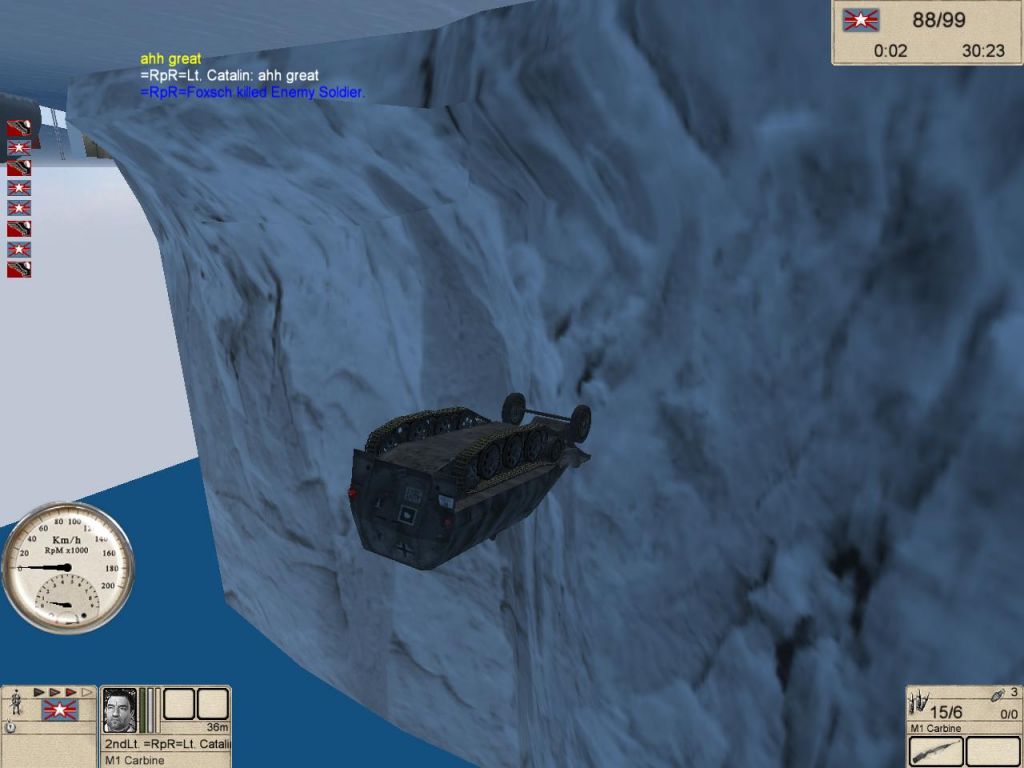1024x768 pixels.
Task: Click the speedometer gauge
Action: pos(68,567)
